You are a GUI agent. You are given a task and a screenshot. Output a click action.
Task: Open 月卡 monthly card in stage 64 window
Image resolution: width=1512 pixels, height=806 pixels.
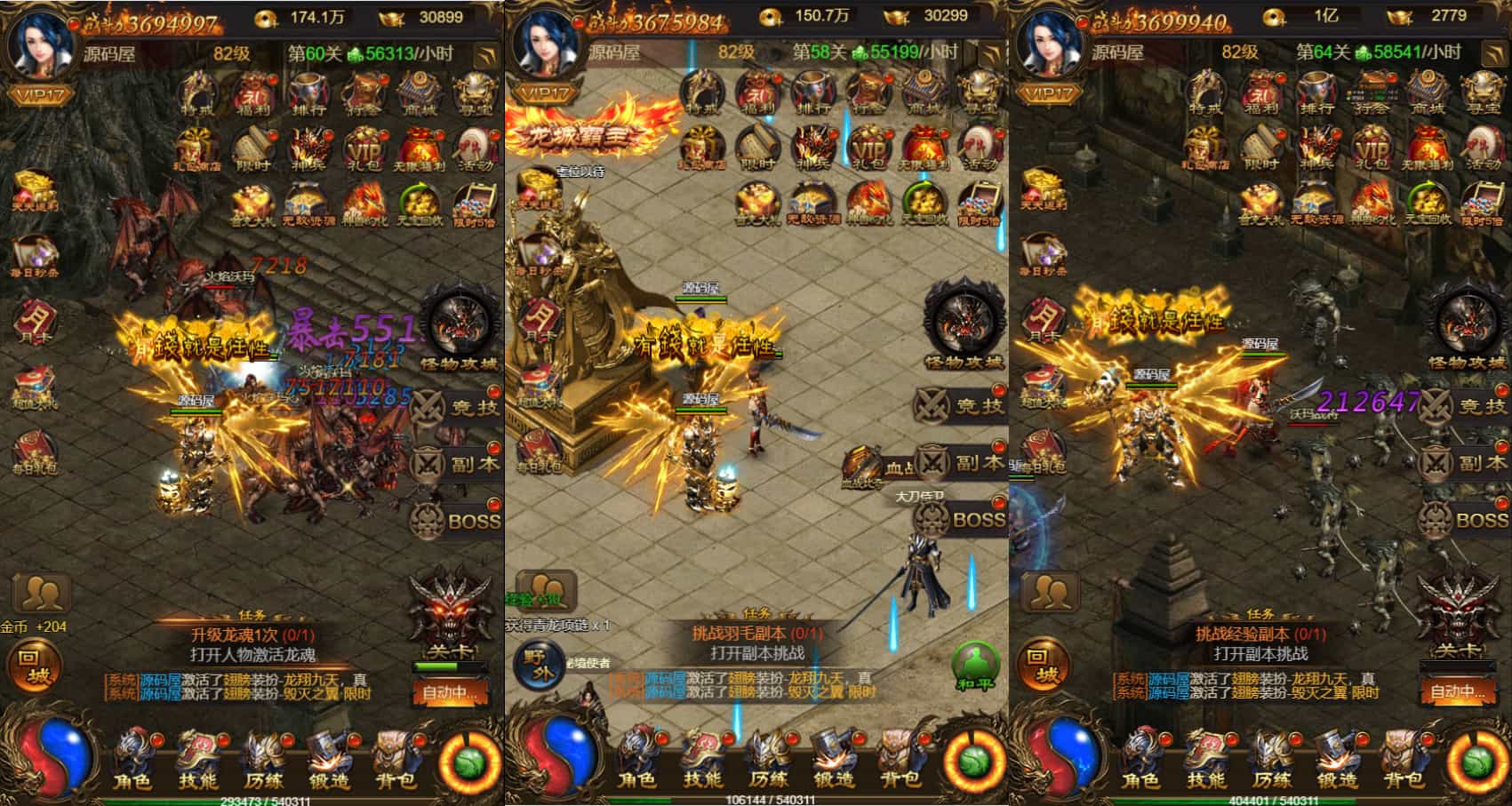[x=1044, y=322]
